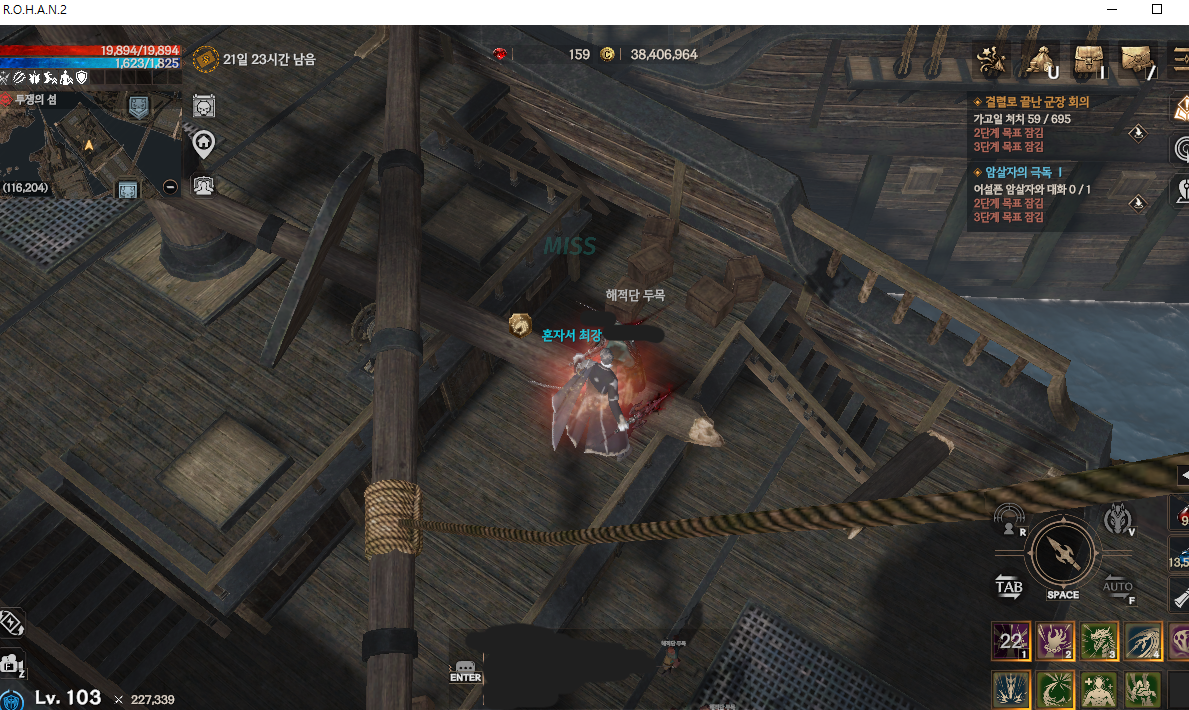Screen dimensions: 1189x710
Task: Open the gold pouch shop icon
Action: (1040, 61)
